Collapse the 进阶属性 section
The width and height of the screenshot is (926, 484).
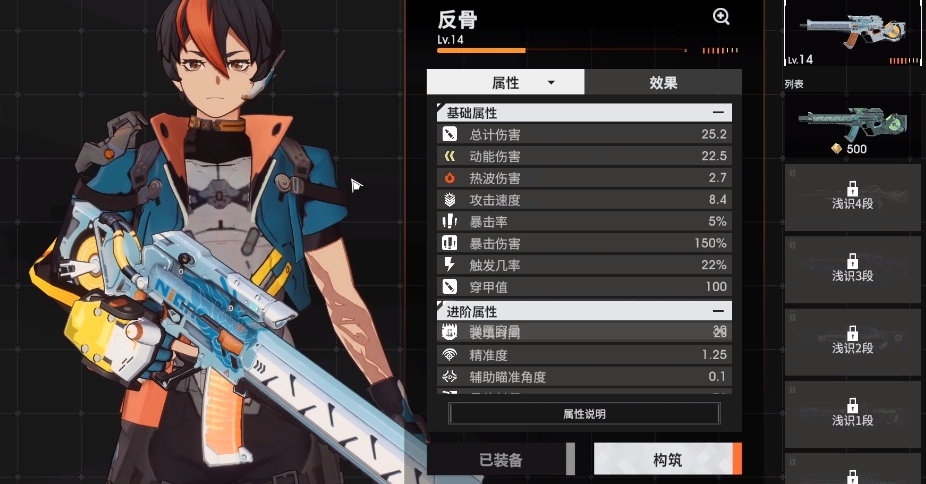[718, 311]
